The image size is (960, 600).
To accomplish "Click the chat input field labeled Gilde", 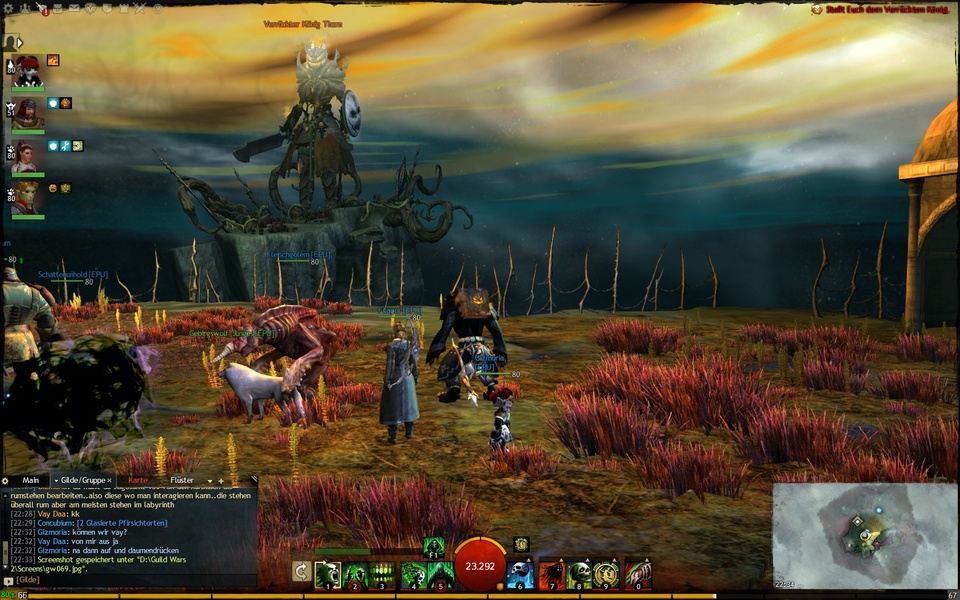I will pyautogui.click(x=130, y=580).
